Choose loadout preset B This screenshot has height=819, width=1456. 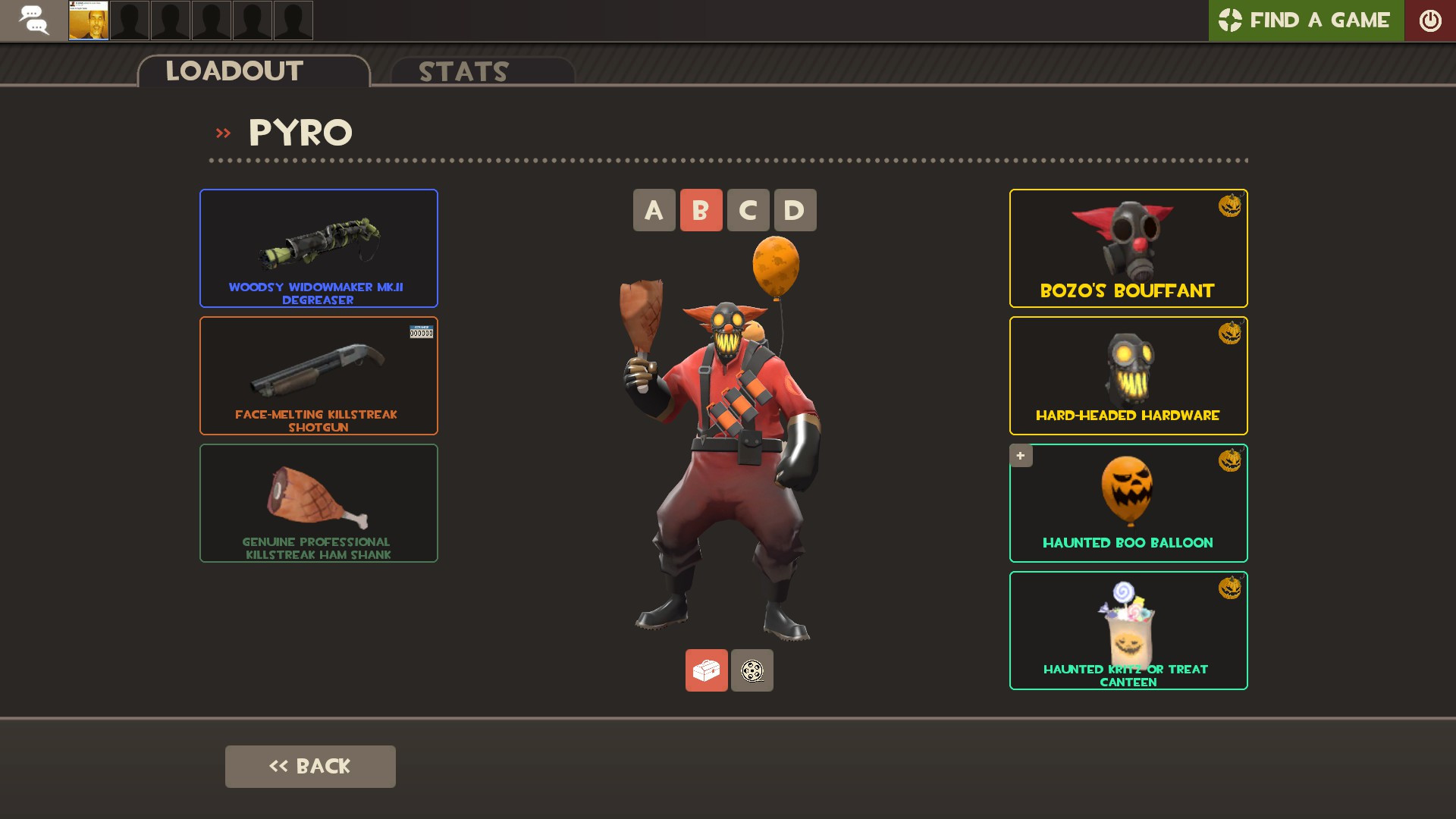701,210
